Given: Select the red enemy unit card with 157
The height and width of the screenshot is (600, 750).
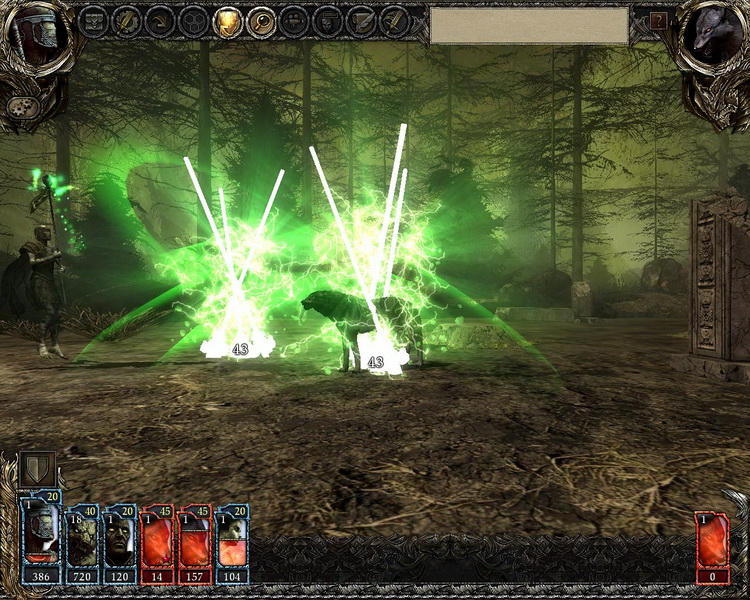Looking at the screenshot, I should click(x=195, y=542).
